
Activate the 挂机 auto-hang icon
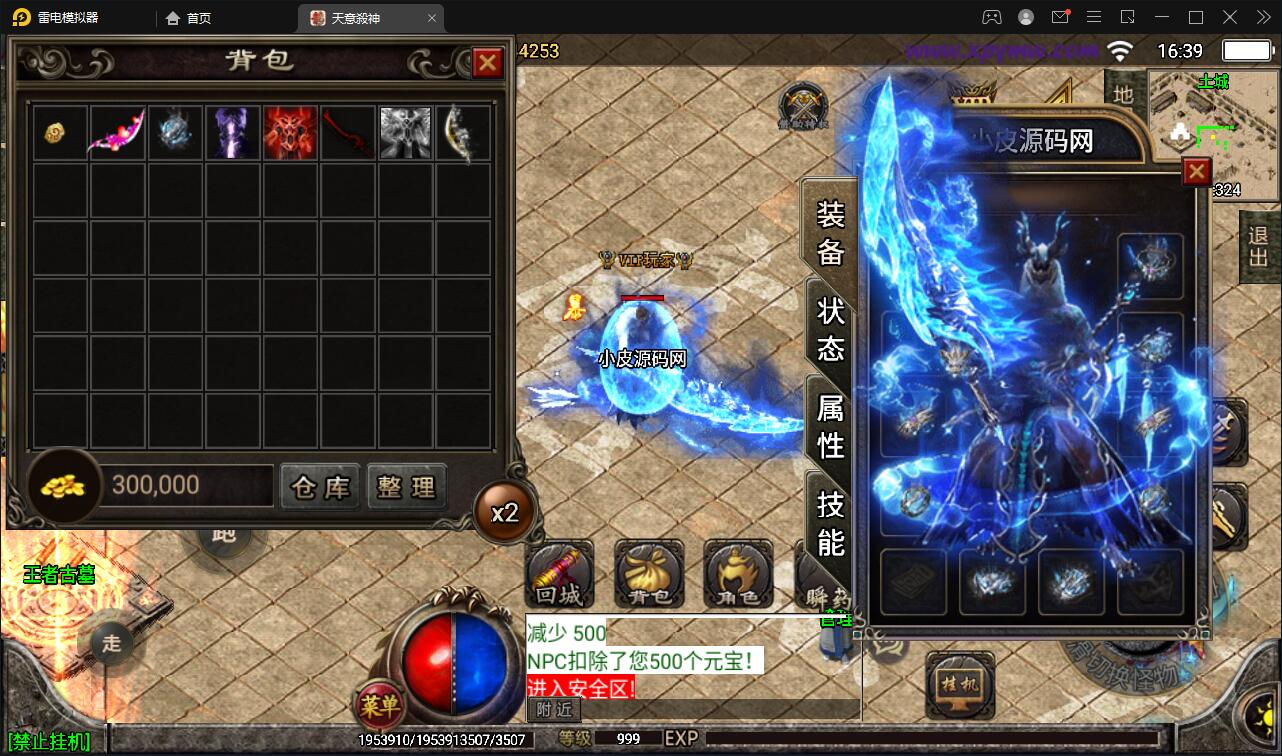[x=960, y=687]
